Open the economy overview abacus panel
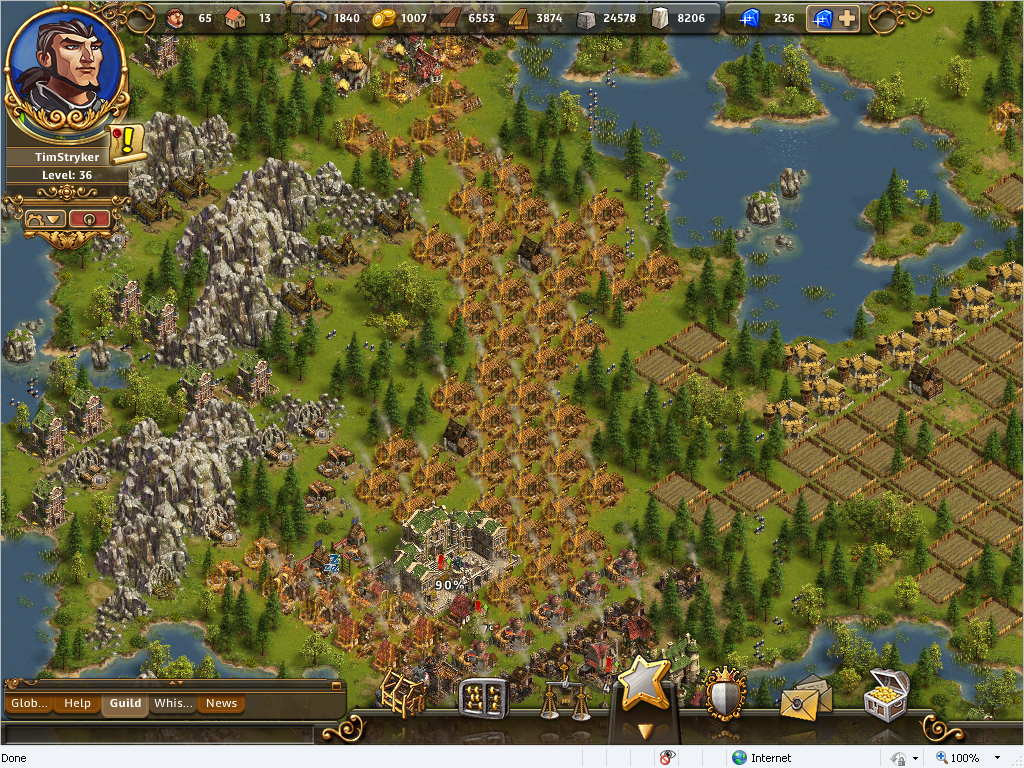1024x768 pixels. [483, 697]
